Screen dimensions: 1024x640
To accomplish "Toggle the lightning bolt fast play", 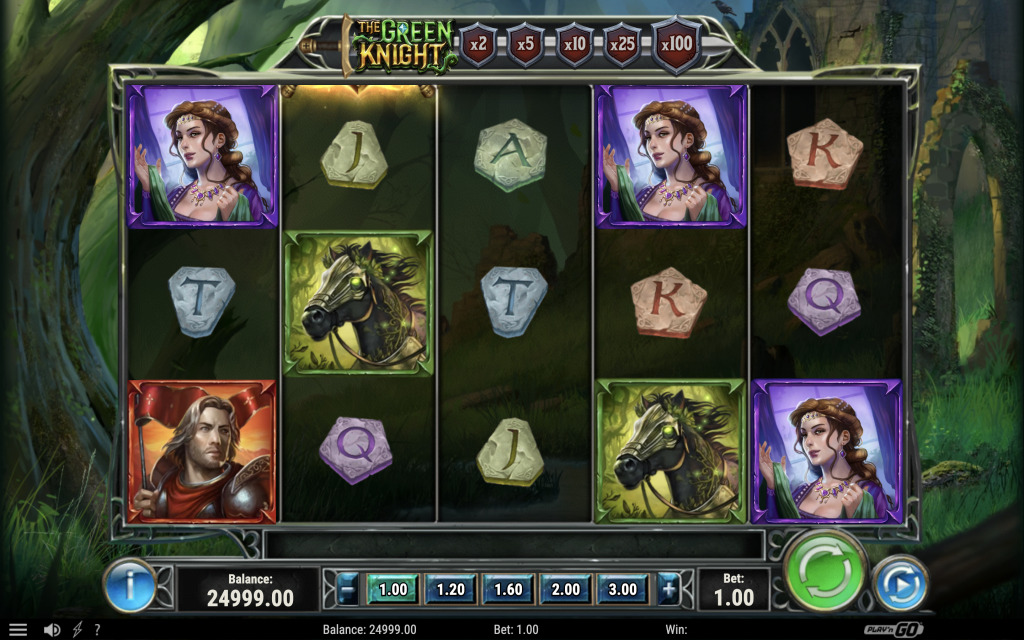I will click(77, 630).
